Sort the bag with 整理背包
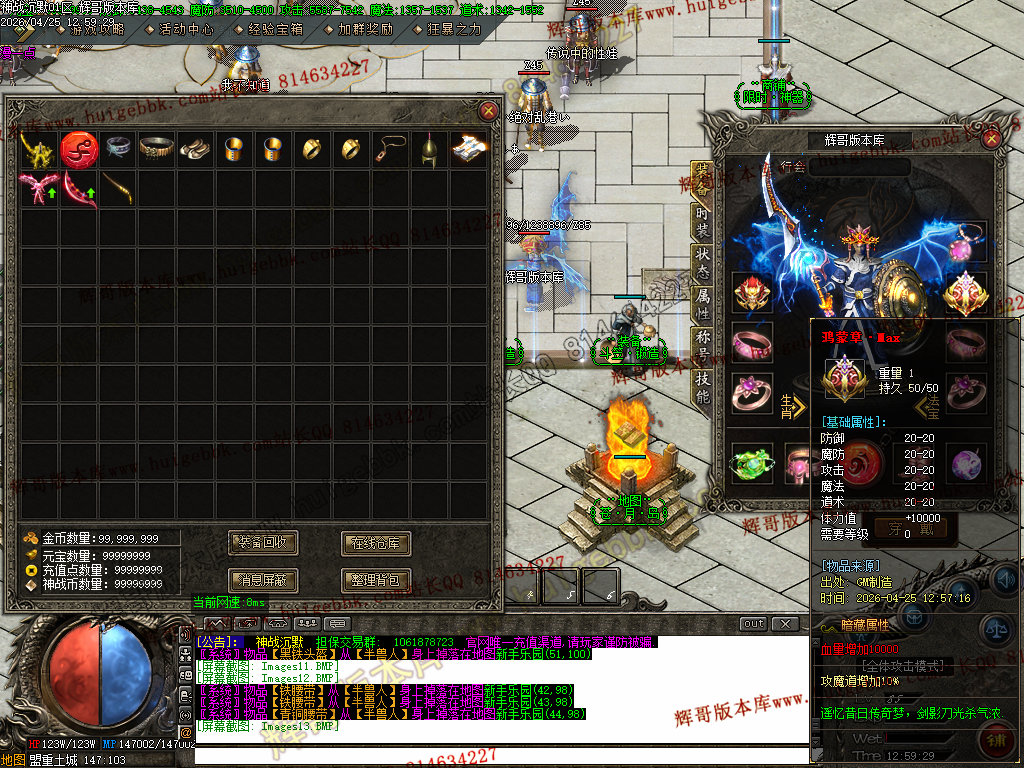This screenshot has width=1024, height=768. [x=376, y=579]
